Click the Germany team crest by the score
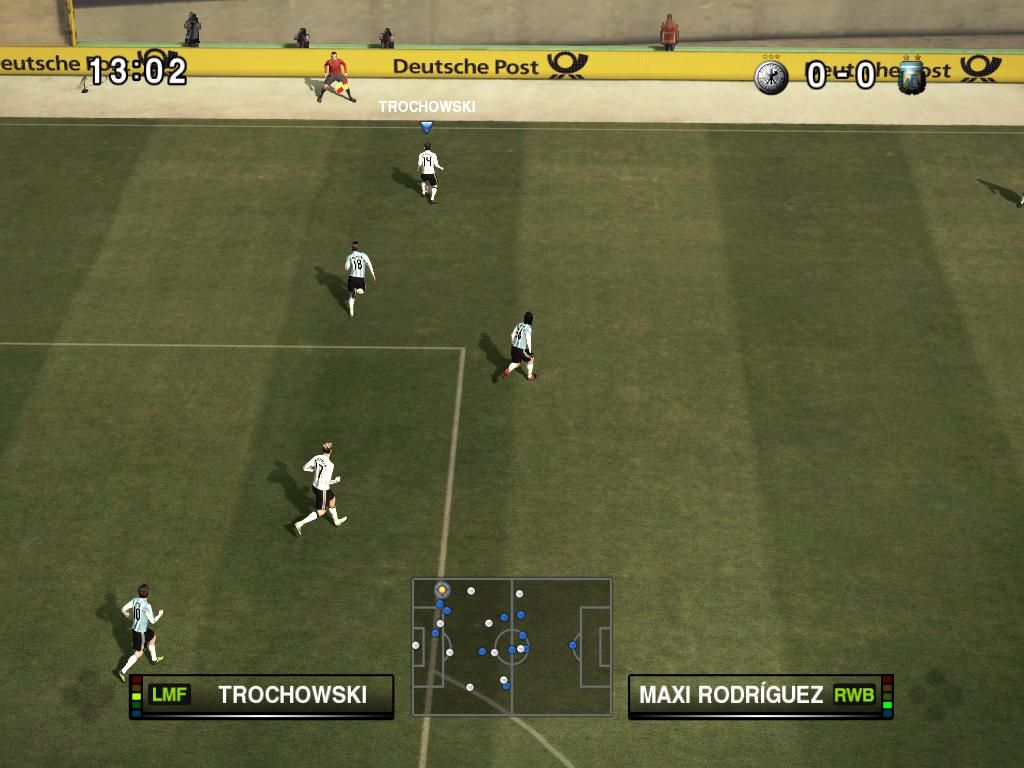The width and height of the screenshot is (1024, 768). click(771, 77)
